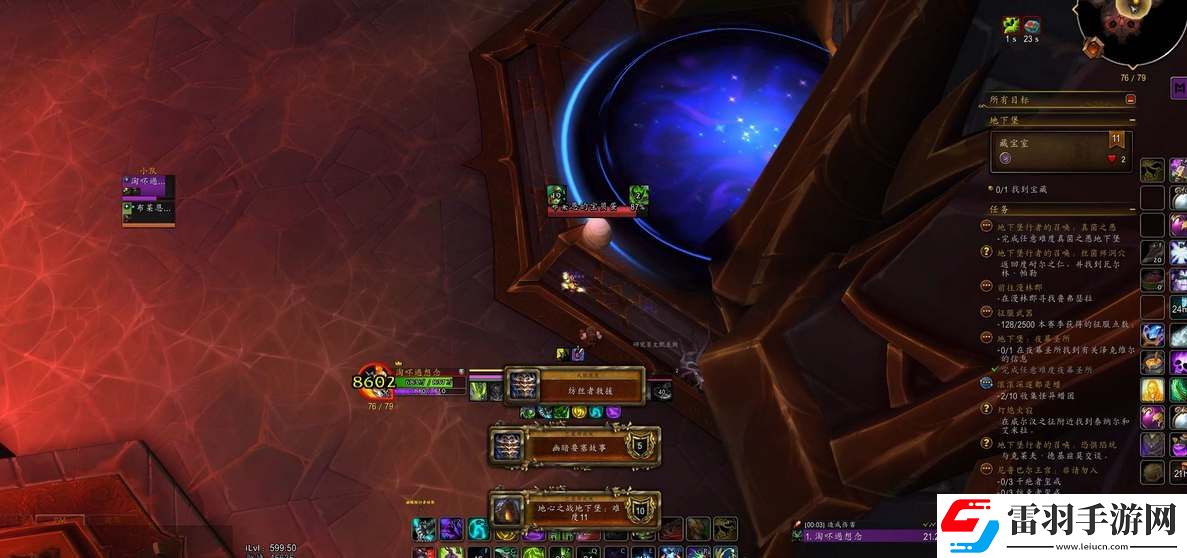1187x558 pixels.
Task: Select the 淘咚遇想念 player unit frame
Action: pyautogui.click(x=426, y=381)
